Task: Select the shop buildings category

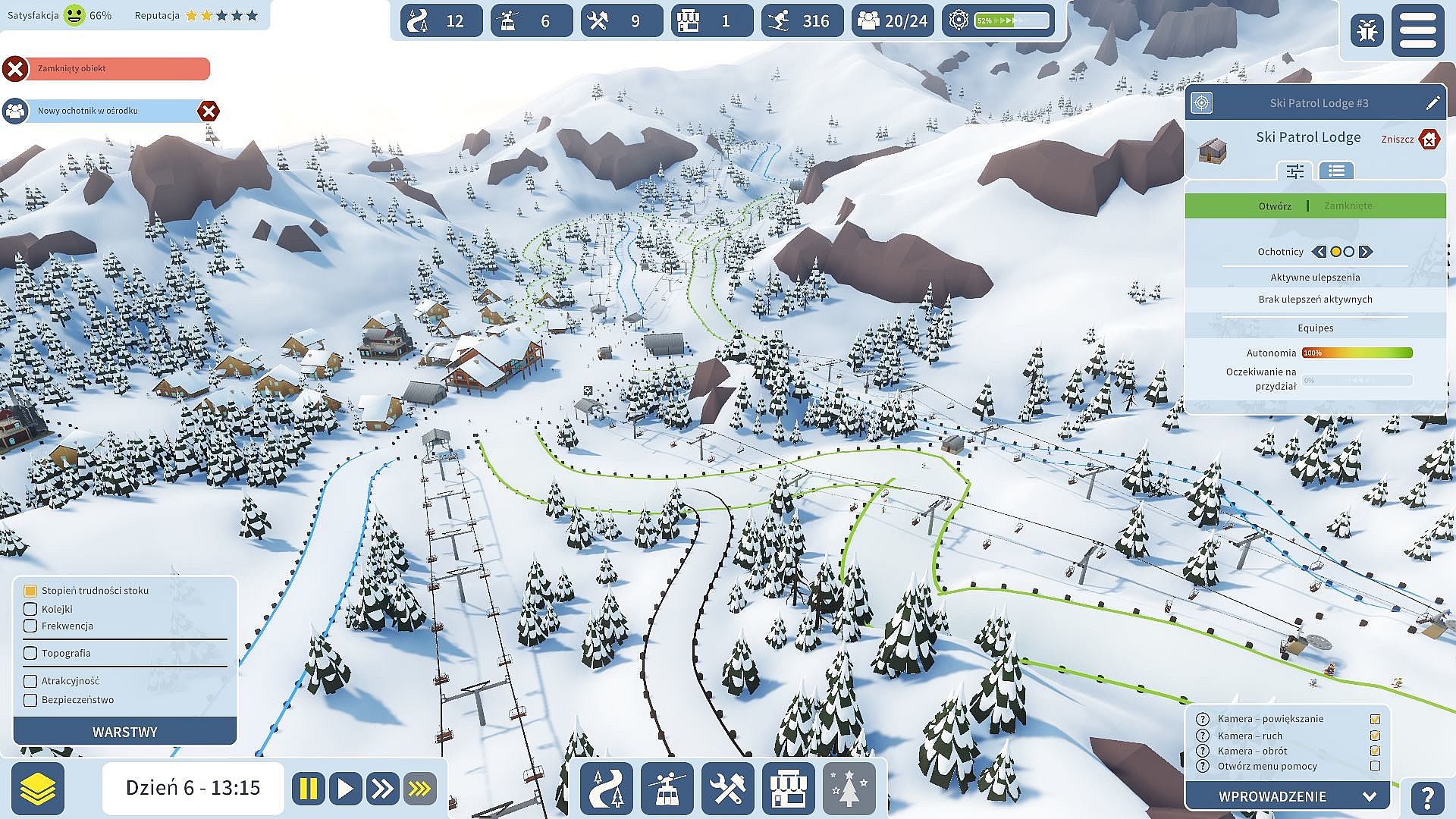Action: [x=788, y=789]
